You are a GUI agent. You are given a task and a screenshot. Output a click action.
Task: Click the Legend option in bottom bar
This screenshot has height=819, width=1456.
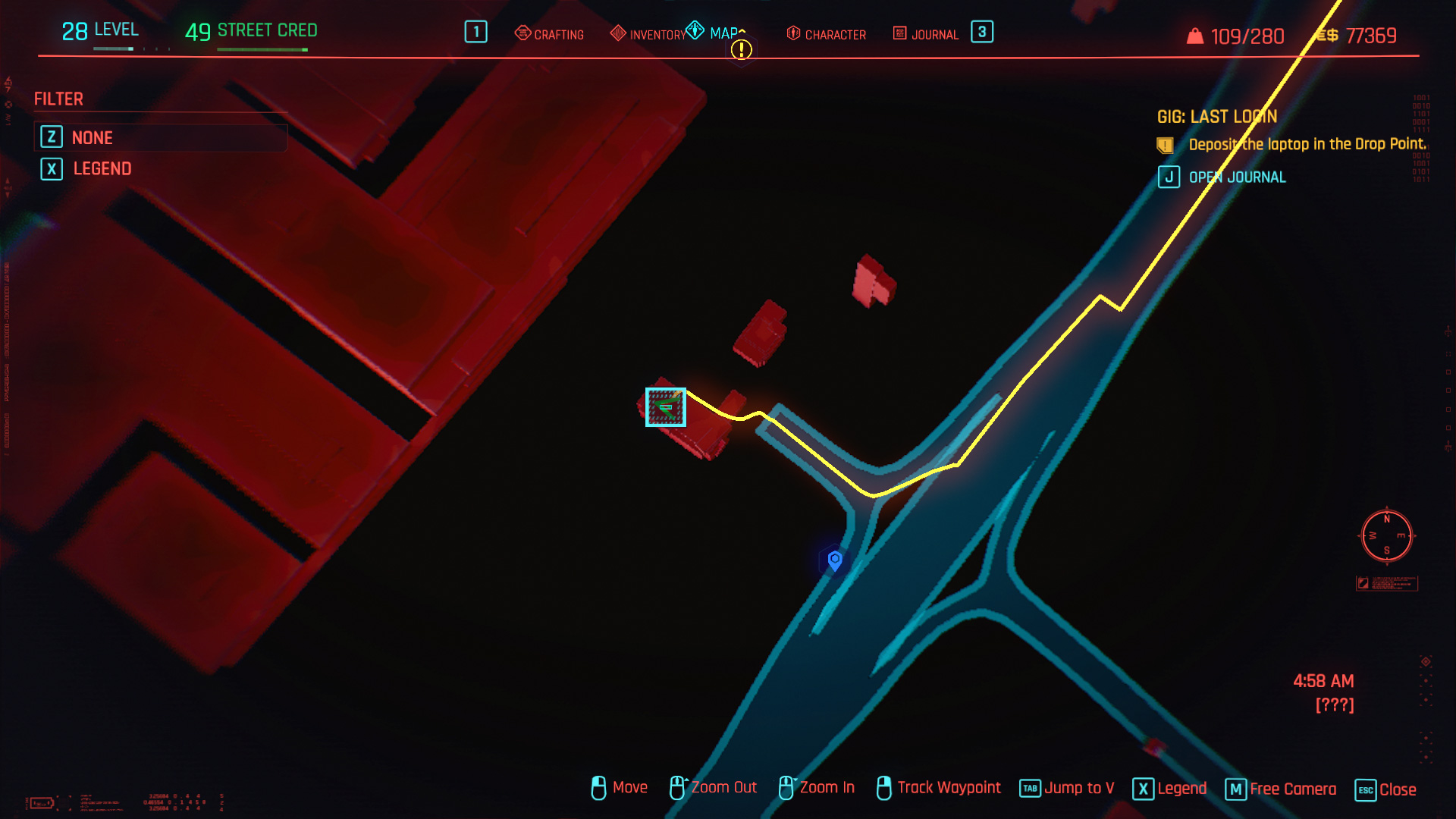(1170, 789)
